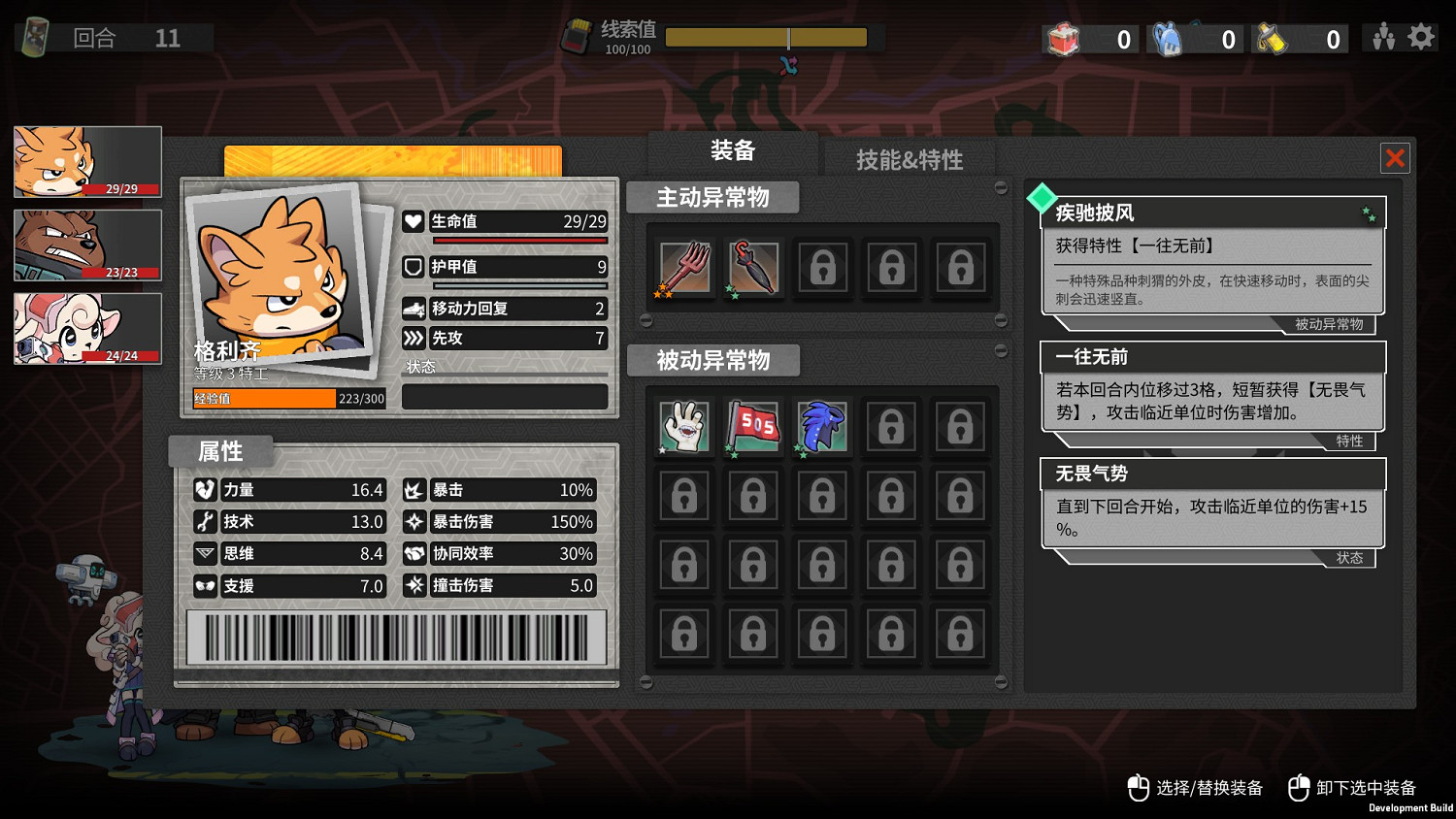The height and width of the screenshot is (819, 1456).
Task: Close the equipment panel
Action: 1395,157
